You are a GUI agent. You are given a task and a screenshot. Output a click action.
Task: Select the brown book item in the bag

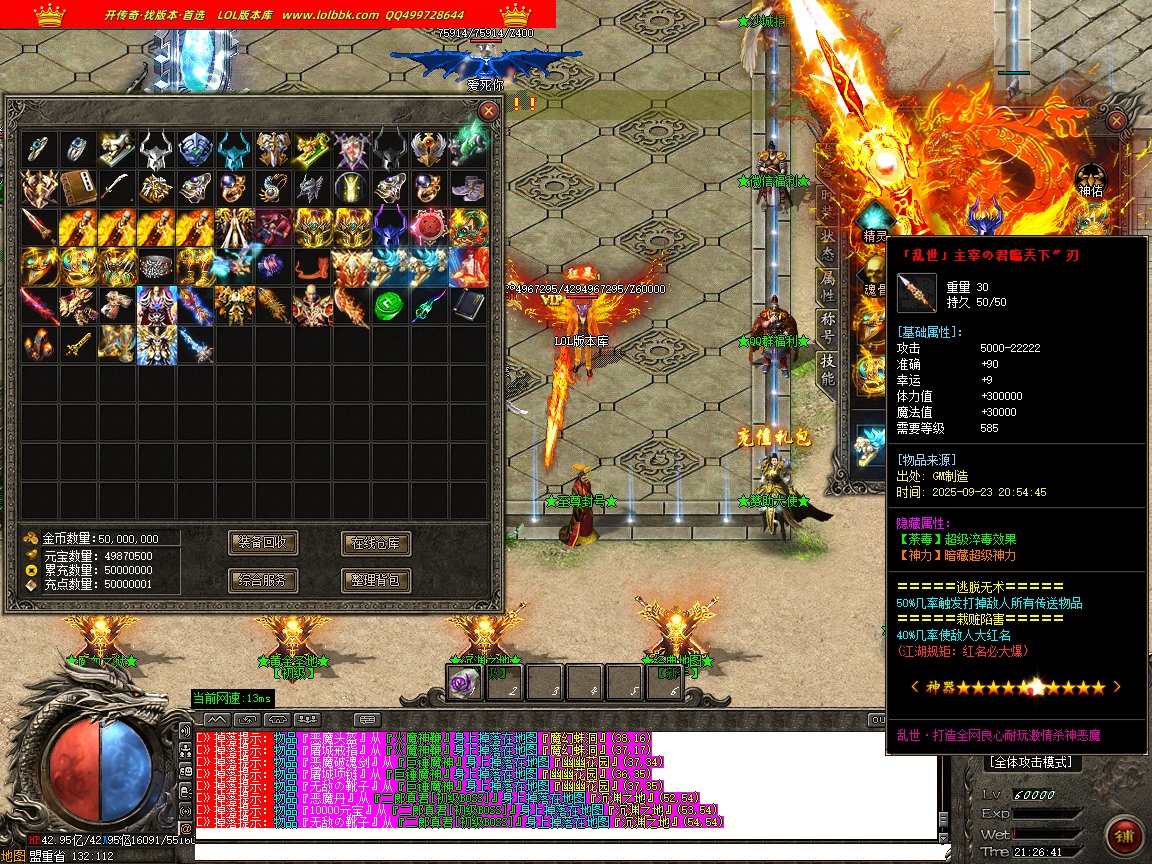(78, 188)
